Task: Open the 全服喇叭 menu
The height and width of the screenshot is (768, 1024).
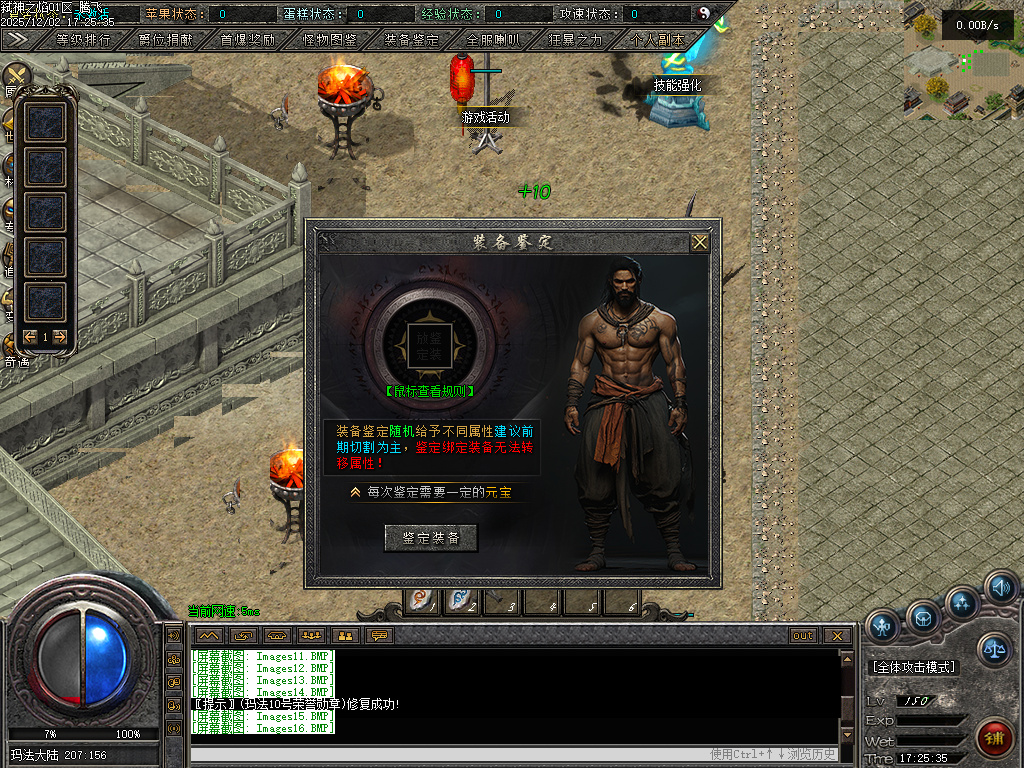Action: click(494, 40)
